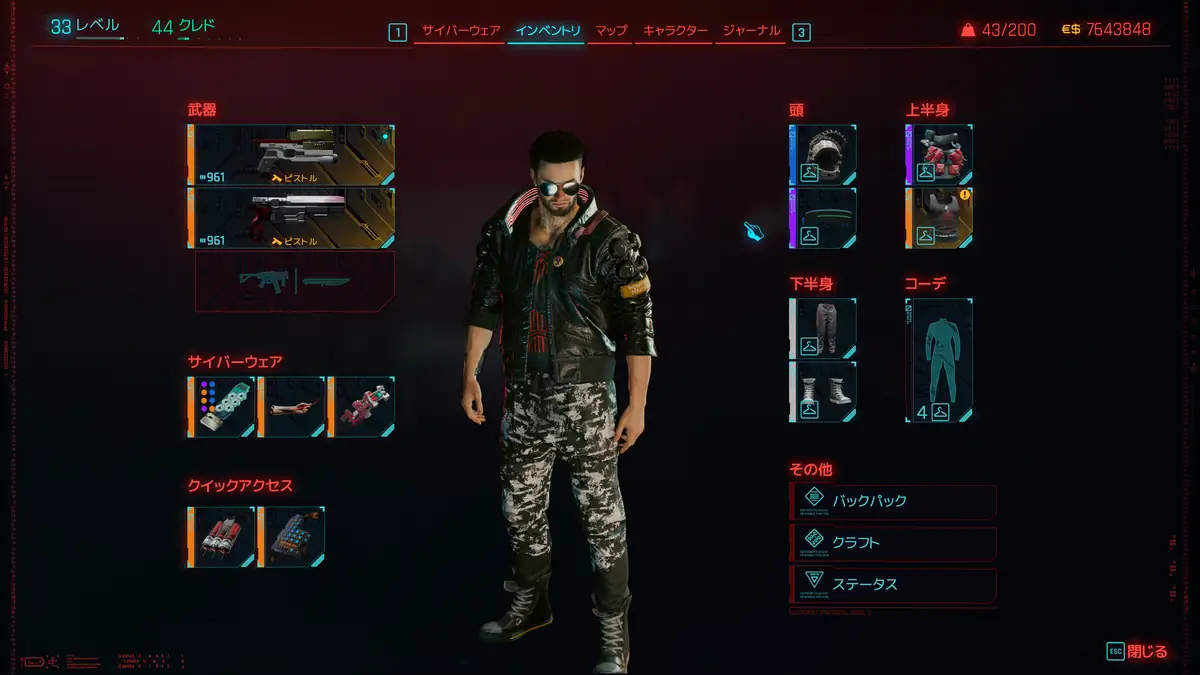The image size is (1200, 675).
Task: Select the boots footwear slot
Action: (x=823, y=391)
